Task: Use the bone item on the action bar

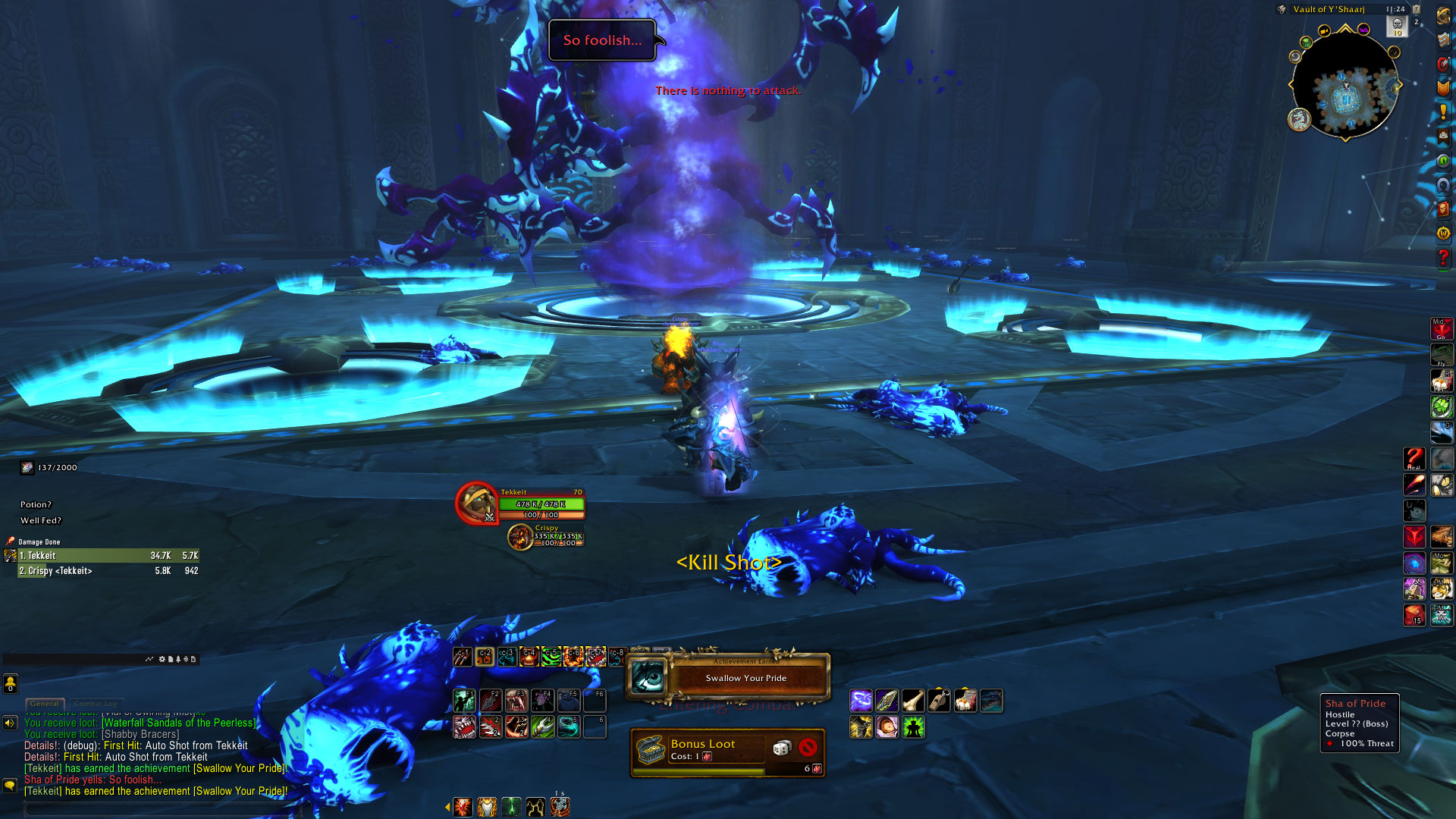Action: coord(913,701)
